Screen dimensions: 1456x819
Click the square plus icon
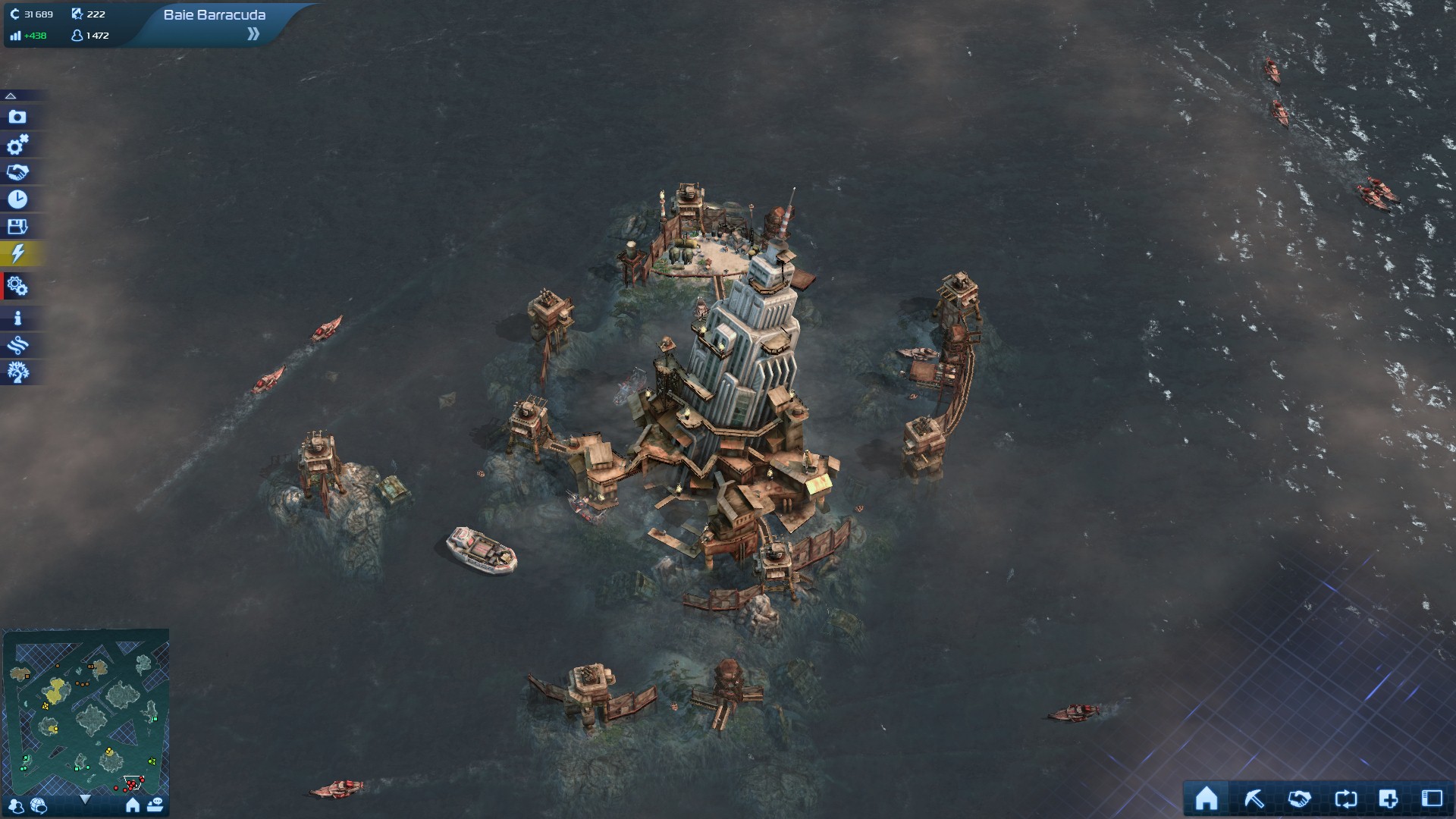(x=1389, y=799)
